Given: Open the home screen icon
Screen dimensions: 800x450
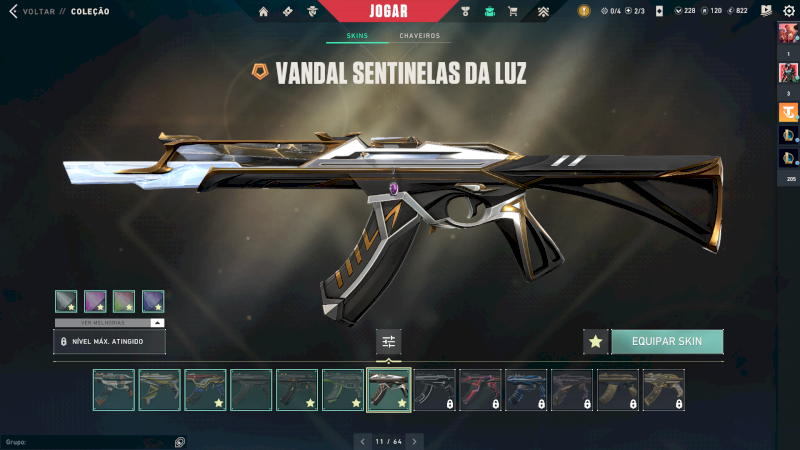Looking at the screenshot, I should point(264,12).
